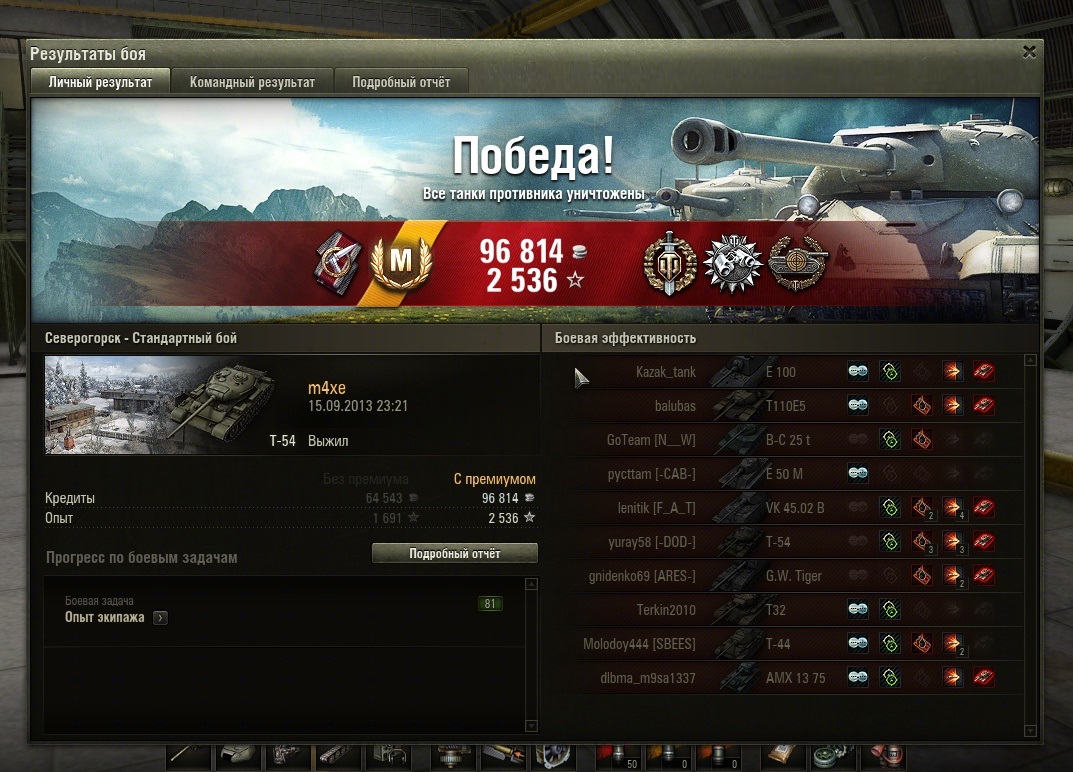
Task: Click the Подробный отчёт button
Action: 454,553
